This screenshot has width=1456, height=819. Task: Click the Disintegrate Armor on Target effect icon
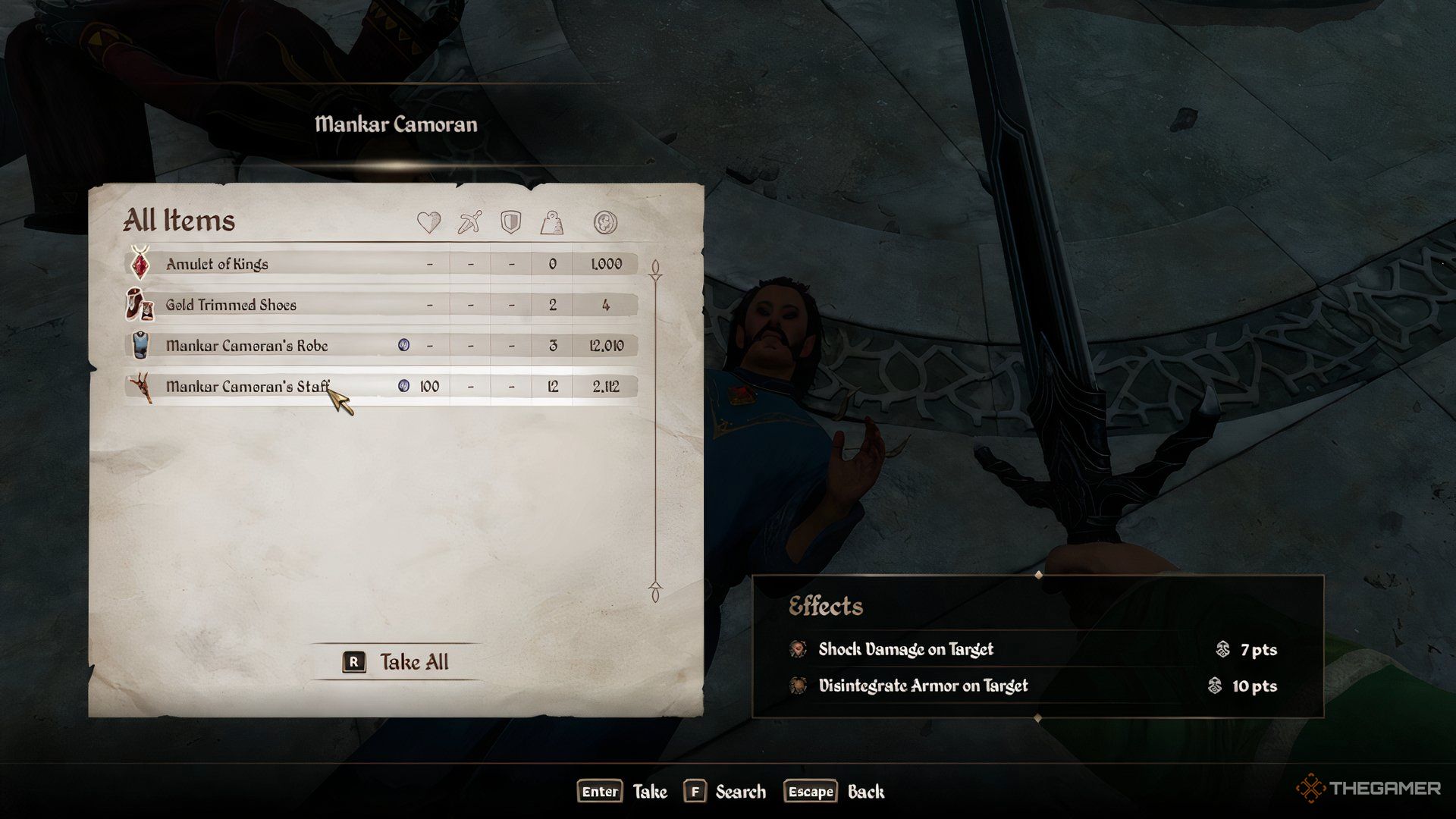pos(798,686)
